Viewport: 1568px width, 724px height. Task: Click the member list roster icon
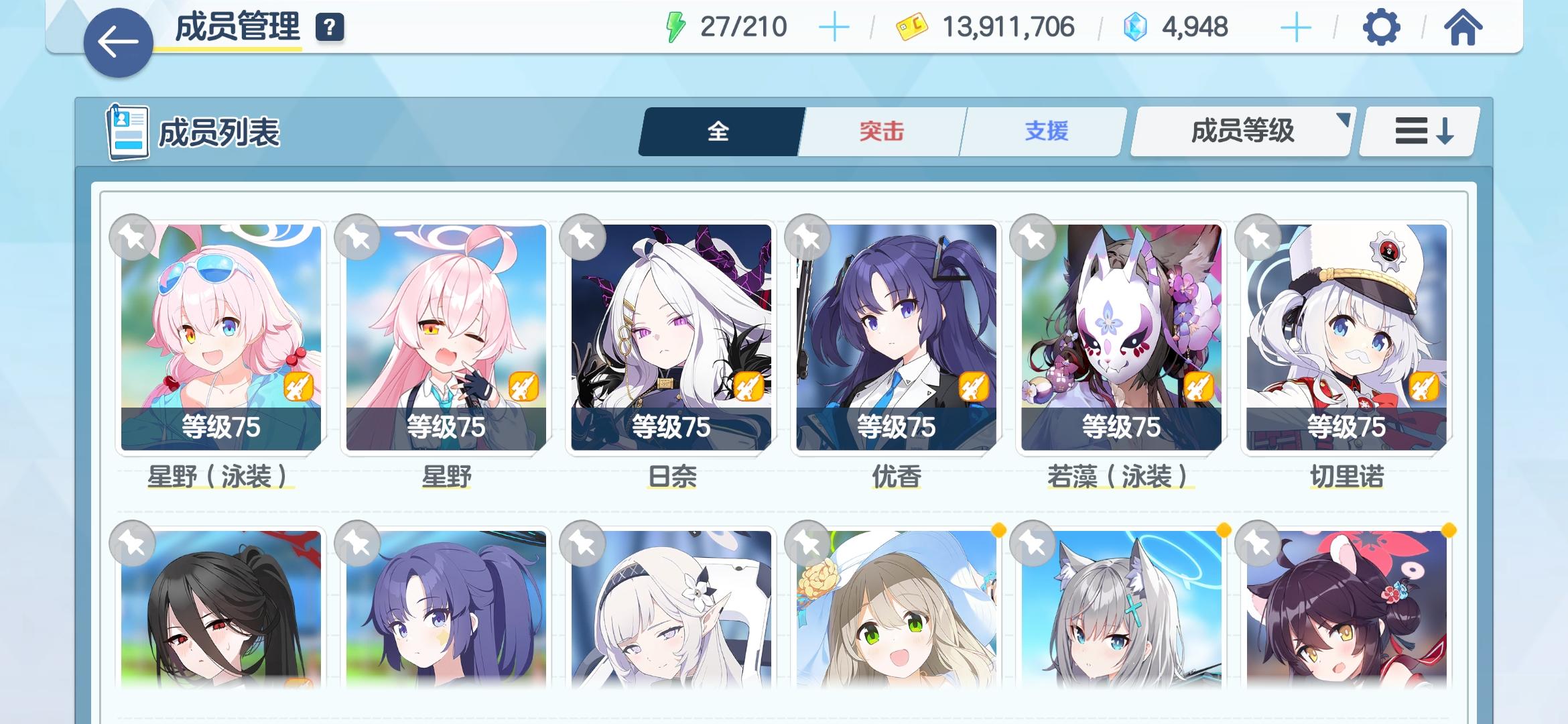pos(127,131)
